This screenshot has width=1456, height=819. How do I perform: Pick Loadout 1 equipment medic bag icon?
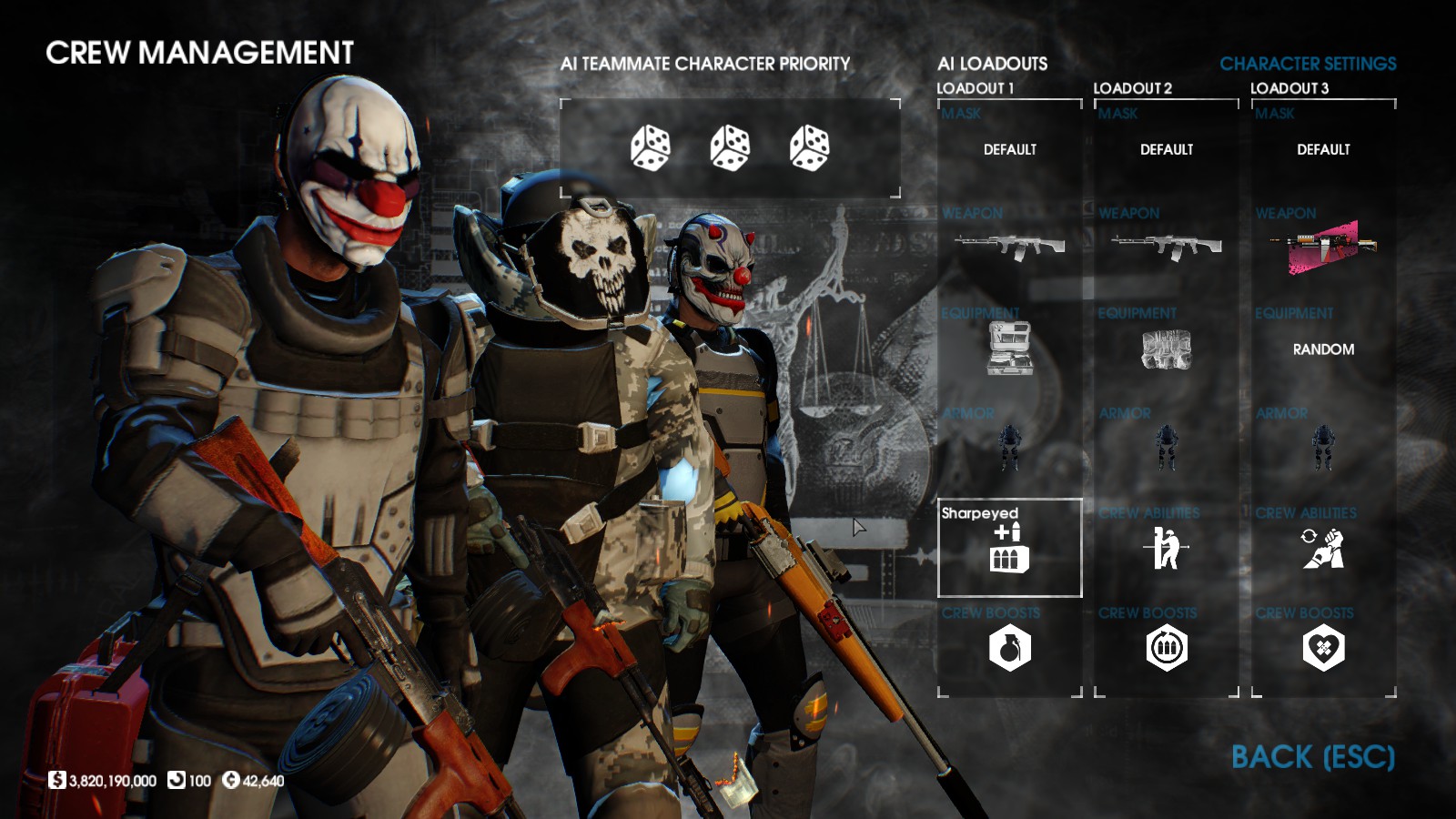1009,349
